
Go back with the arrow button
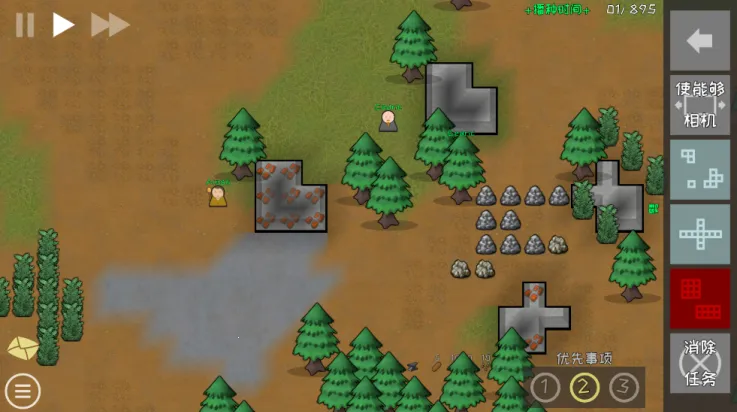pyautogui.click(x=699, y=40)
